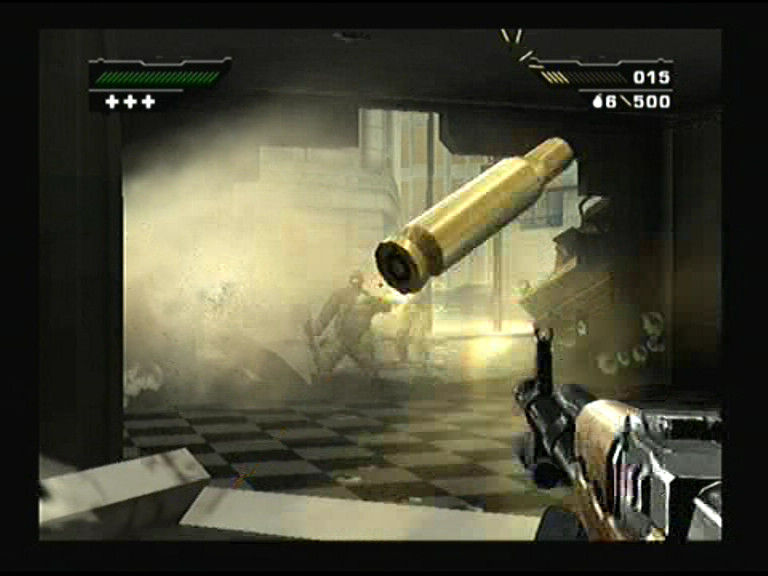The width and height of the screenshot is (768, 576).
Task: Select the grenade icon in the HUD
Action: [598, 102]
